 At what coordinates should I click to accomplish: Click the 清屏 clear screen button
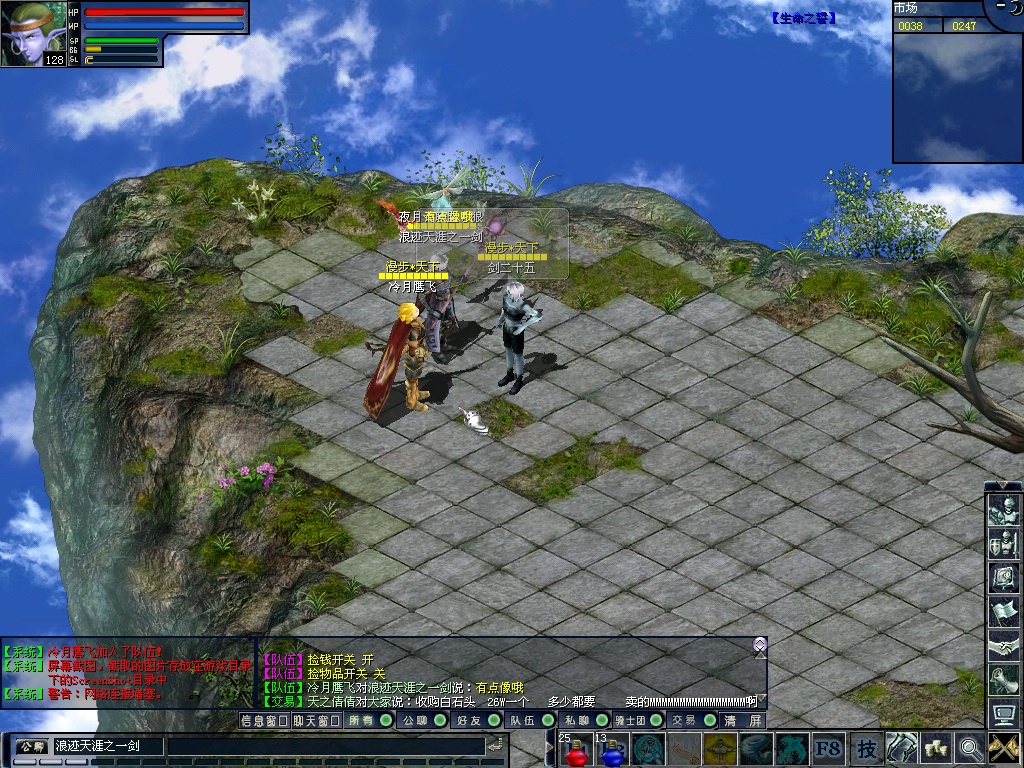click(743, 720)
